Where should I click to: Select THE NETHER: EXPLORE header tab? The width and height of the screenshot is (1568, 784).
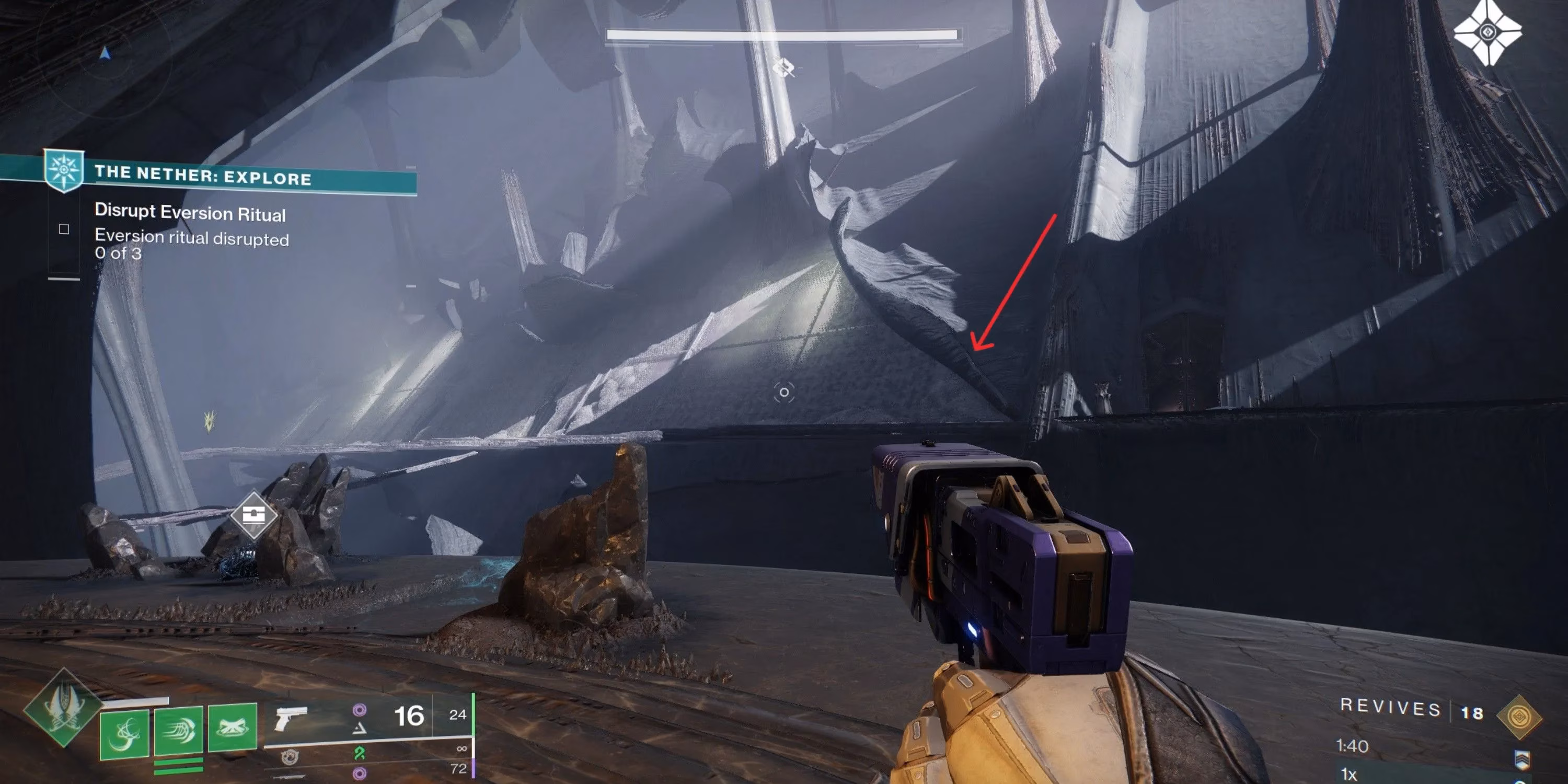[x=204, y=178]
